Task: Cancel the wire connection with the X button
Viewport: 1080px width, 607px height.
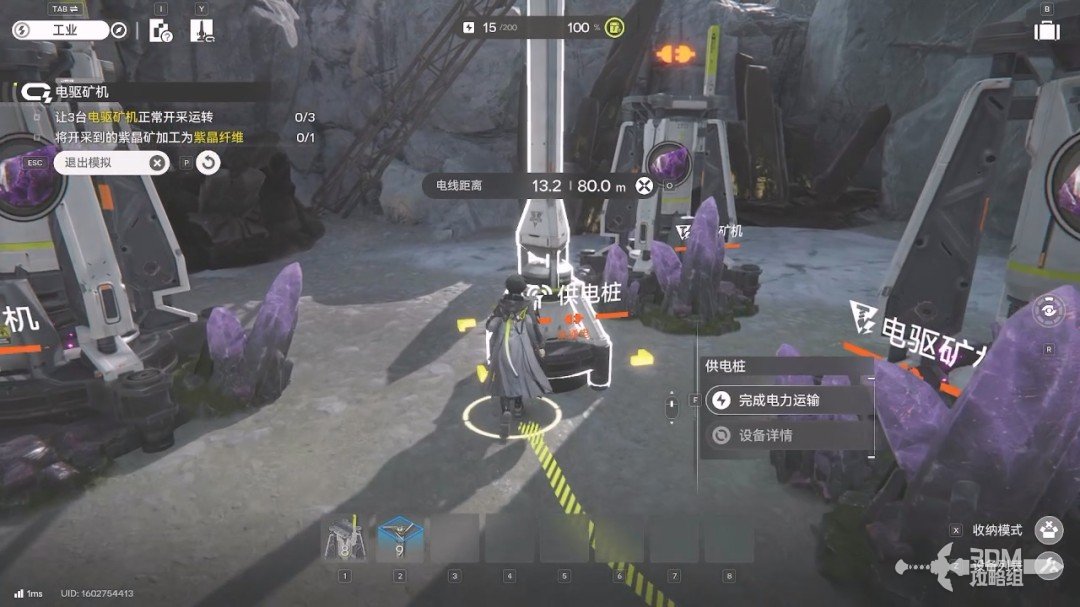Action: click(x=645, y=185)
